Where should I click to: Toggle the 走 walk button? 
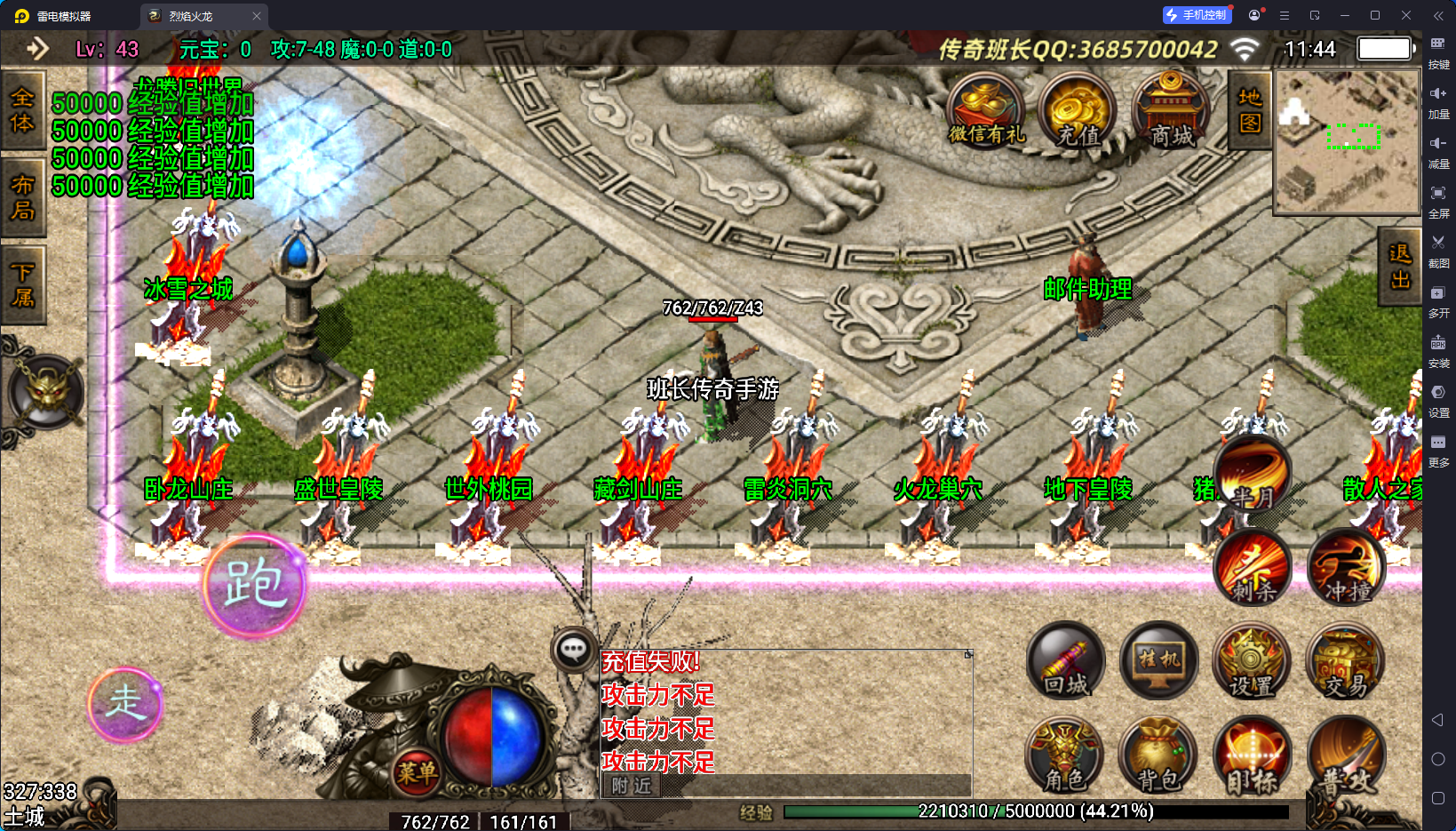point(125,704)
